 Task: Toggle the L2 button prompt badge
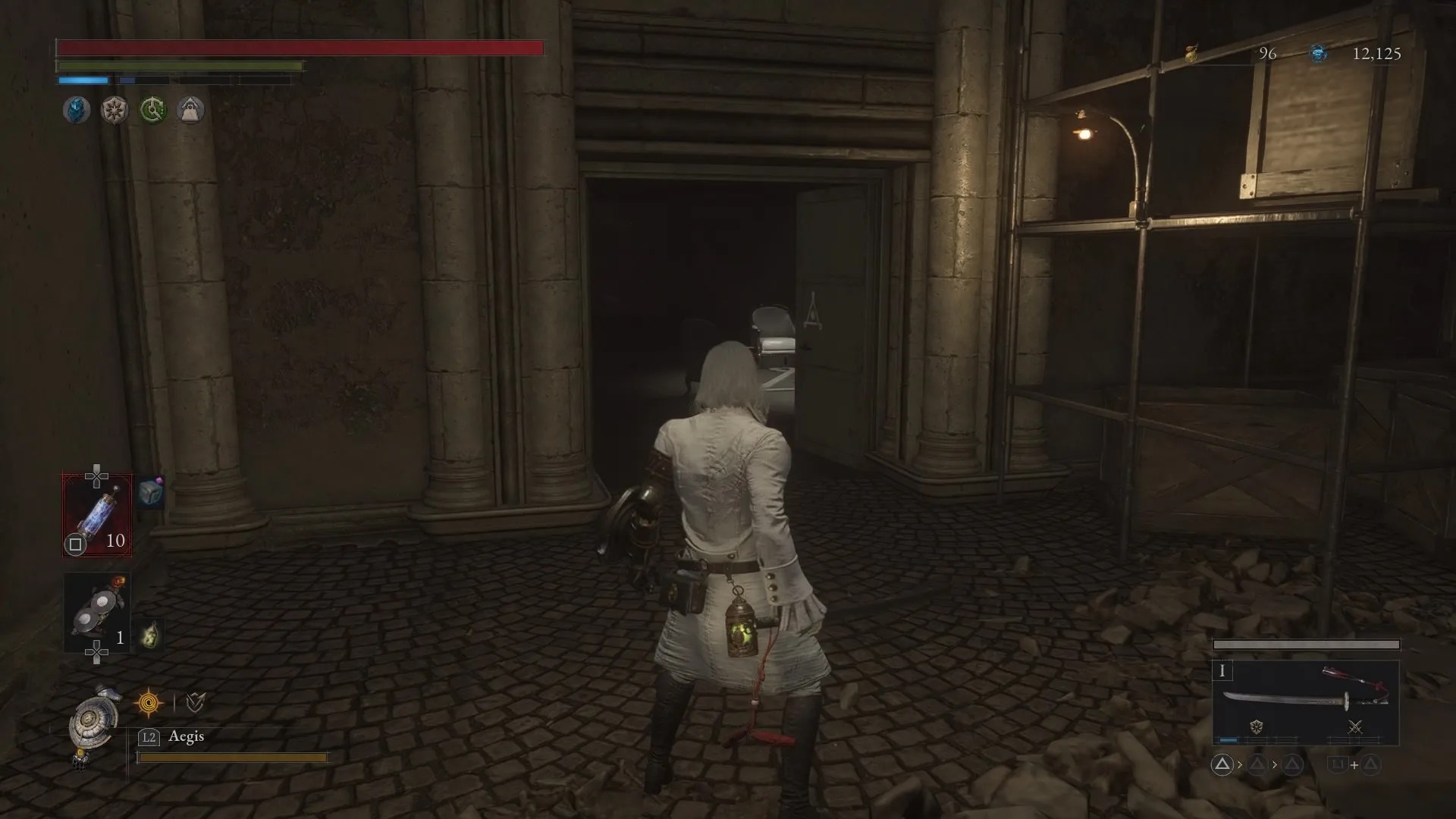coord(149,736)
